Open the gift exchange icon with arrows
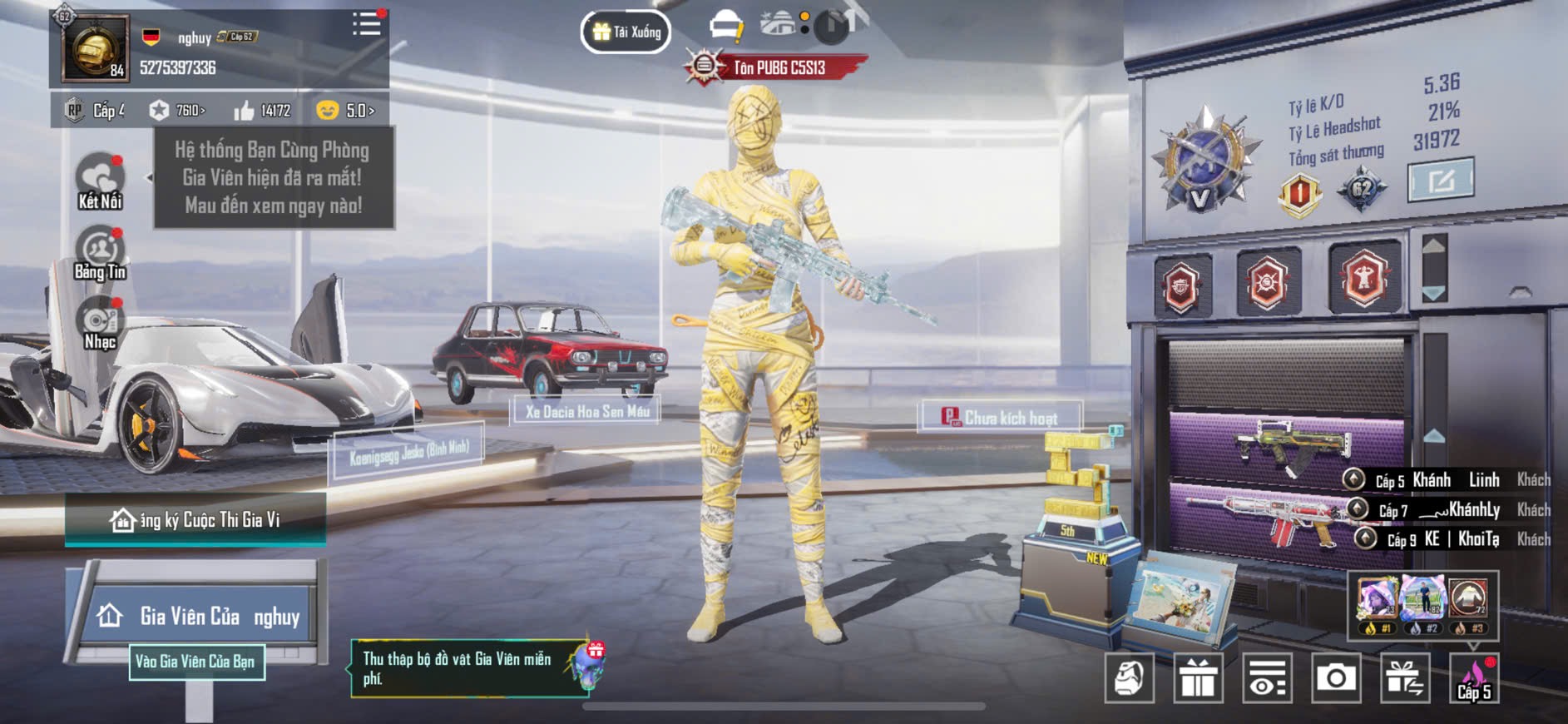The image size is (1568, 724). pyautogui.click(x=1404, y=678)
